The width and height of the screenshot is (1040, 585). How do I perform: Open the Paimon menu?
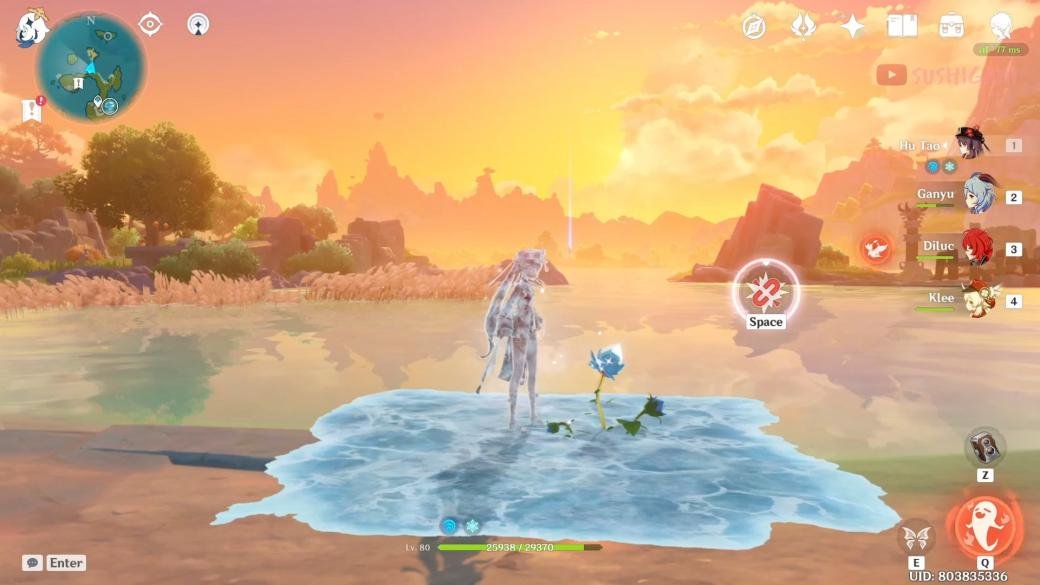point(30,27)
